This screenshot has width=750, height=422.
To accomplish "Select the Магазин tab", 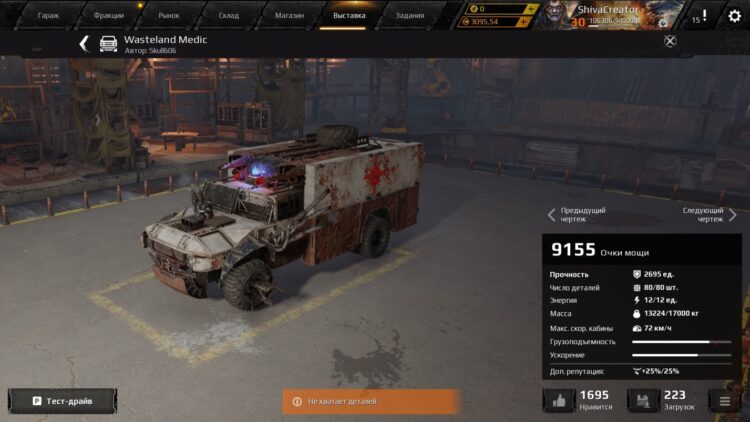I will pyautogui.click(x=289, y=15).
